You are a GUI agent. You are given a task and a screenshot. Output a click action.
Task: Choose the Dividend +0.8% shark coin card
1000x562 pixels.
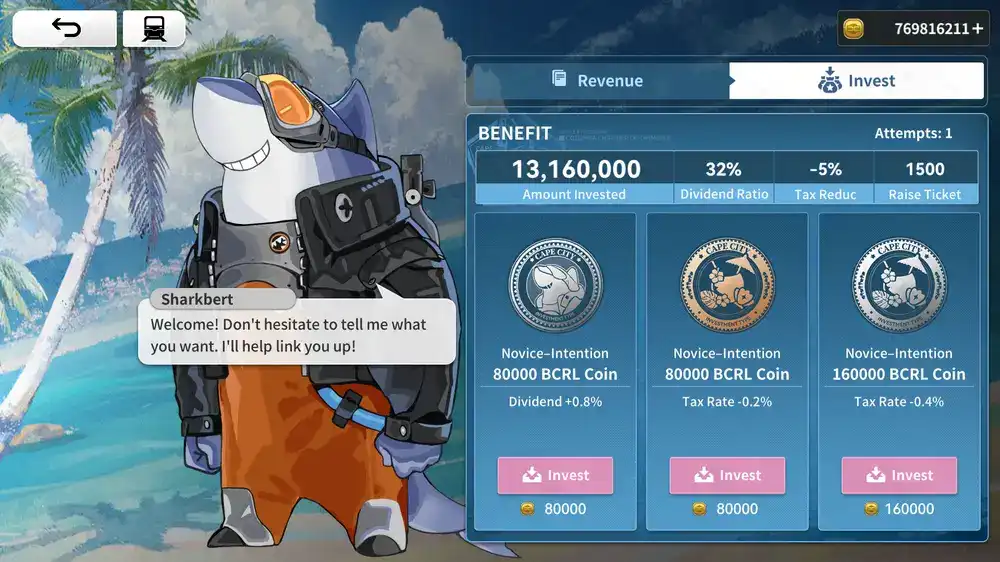pos(555,286)
